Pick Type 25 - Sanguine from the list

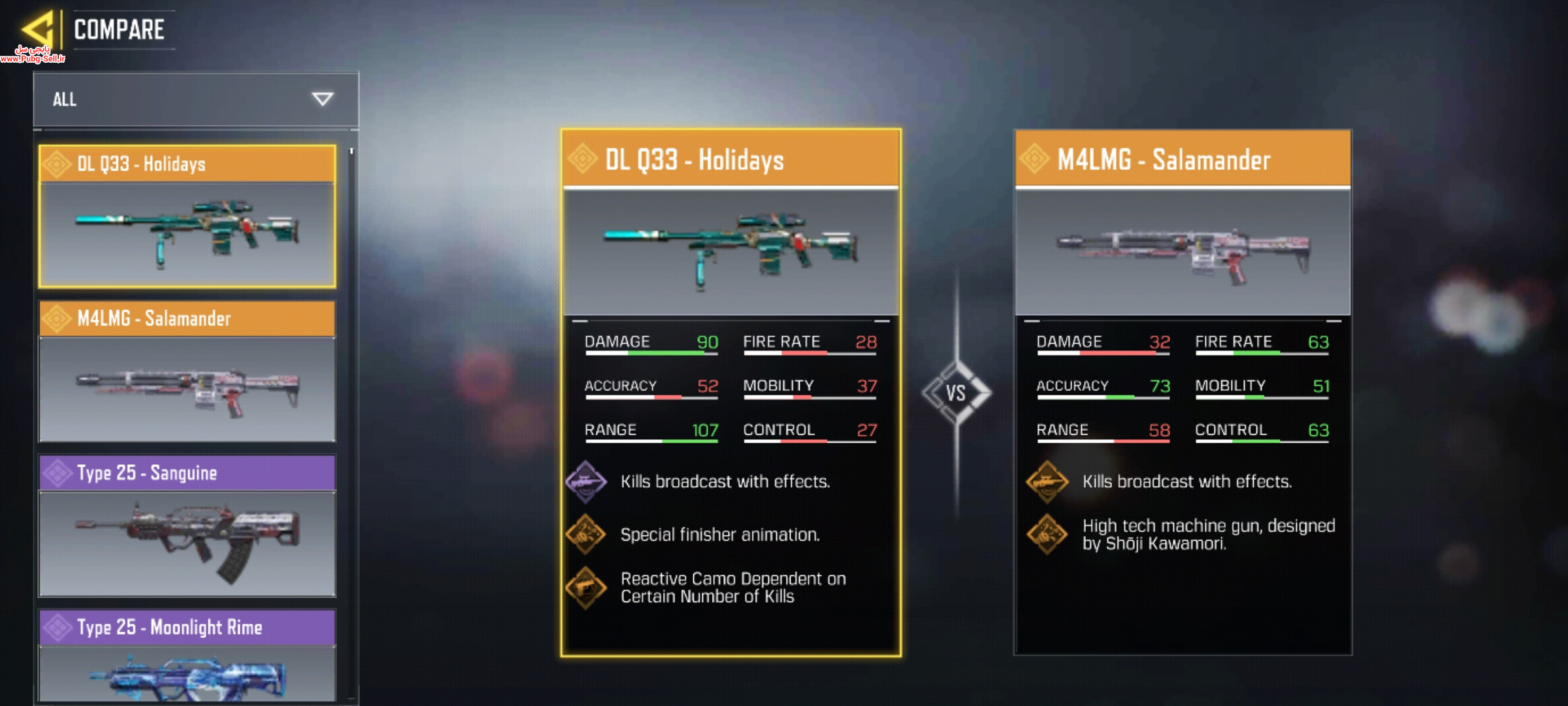click(188, 526)
